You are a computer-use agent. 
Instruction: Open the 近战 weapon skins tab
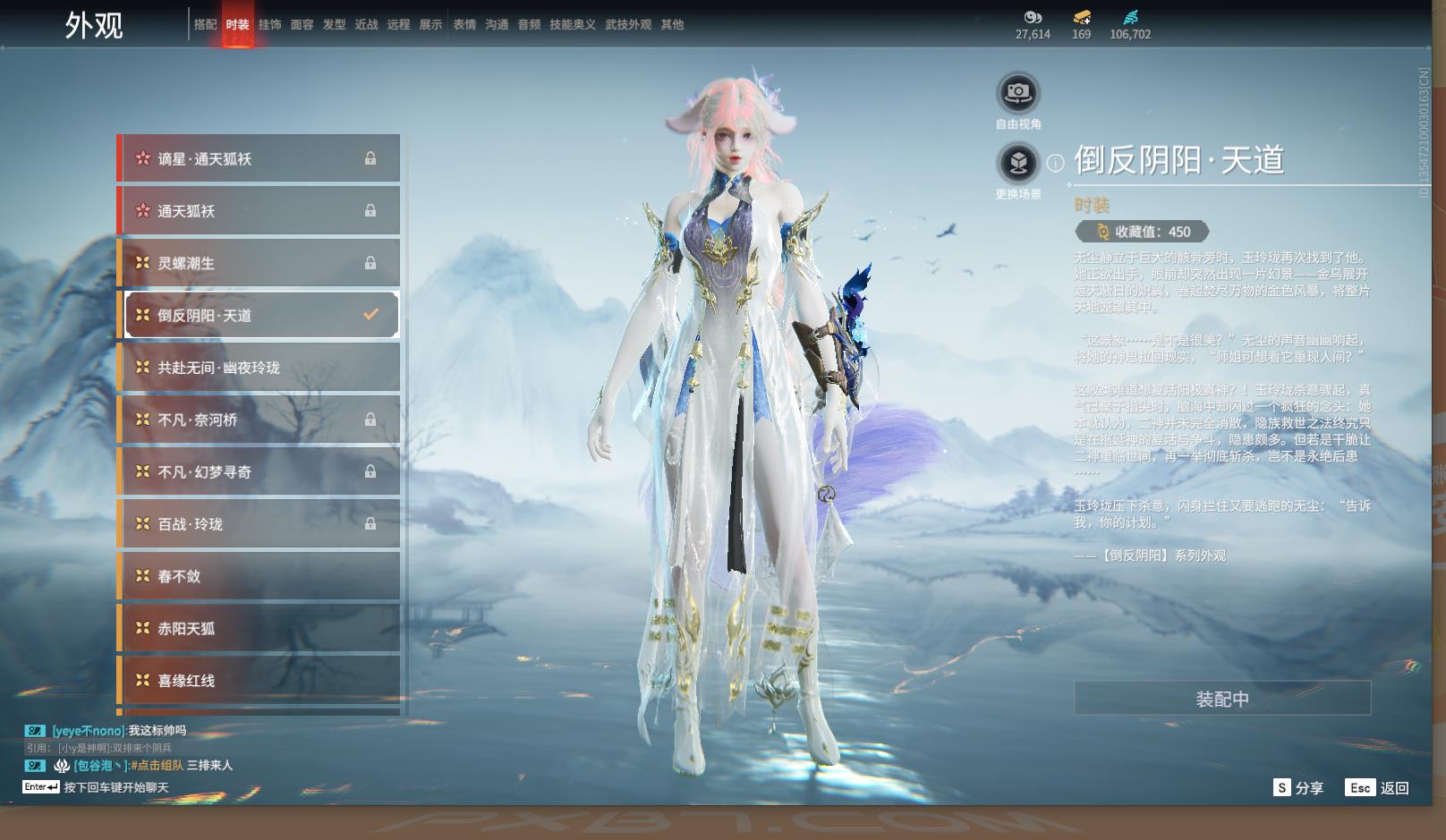366,25
